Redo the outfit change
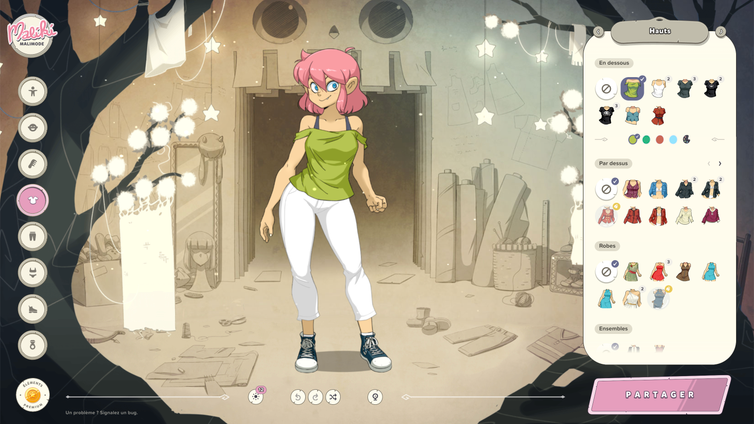Viewport: 754px width, 424px height. click(x=315, y=397)
